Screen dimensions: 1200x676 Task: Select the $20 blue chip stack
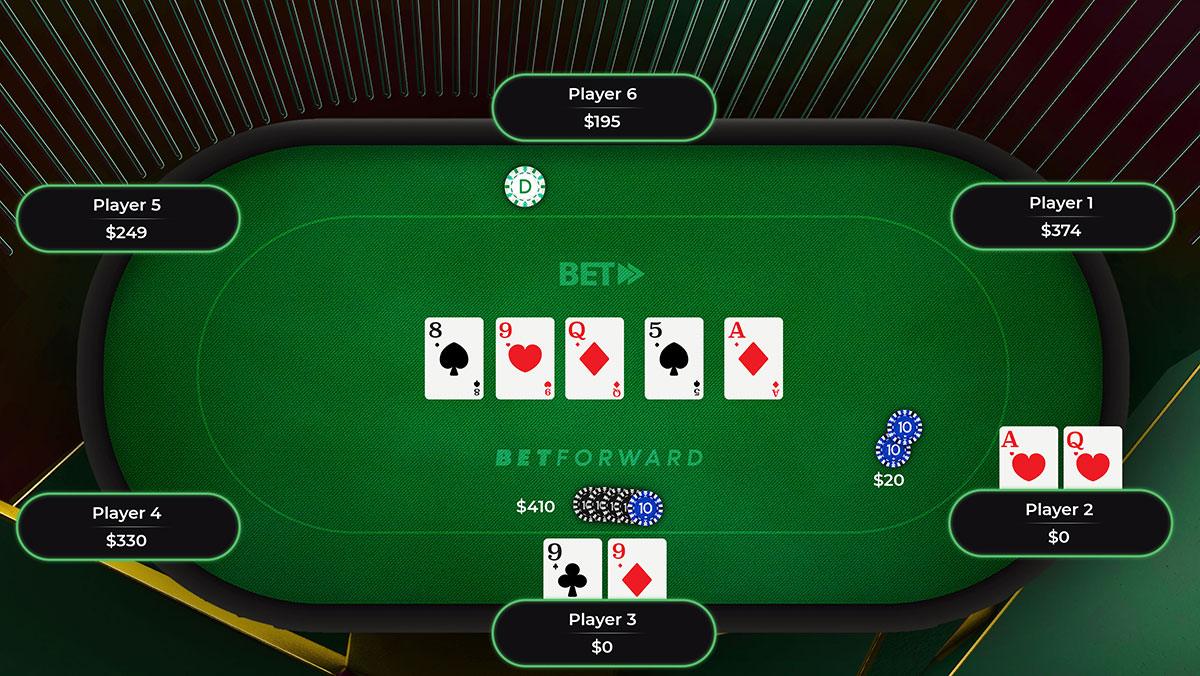(x=898, y=440)
